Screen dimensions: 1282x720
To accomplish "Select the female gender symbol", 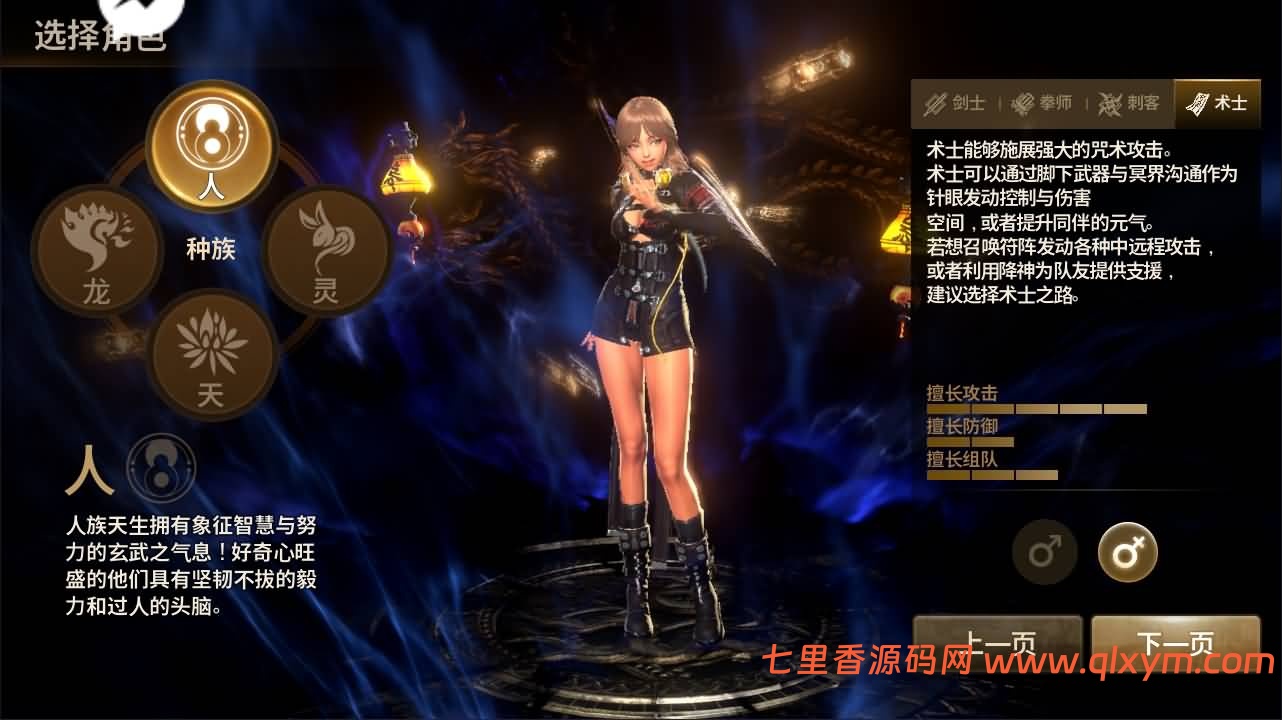I will click(1127, 551).
